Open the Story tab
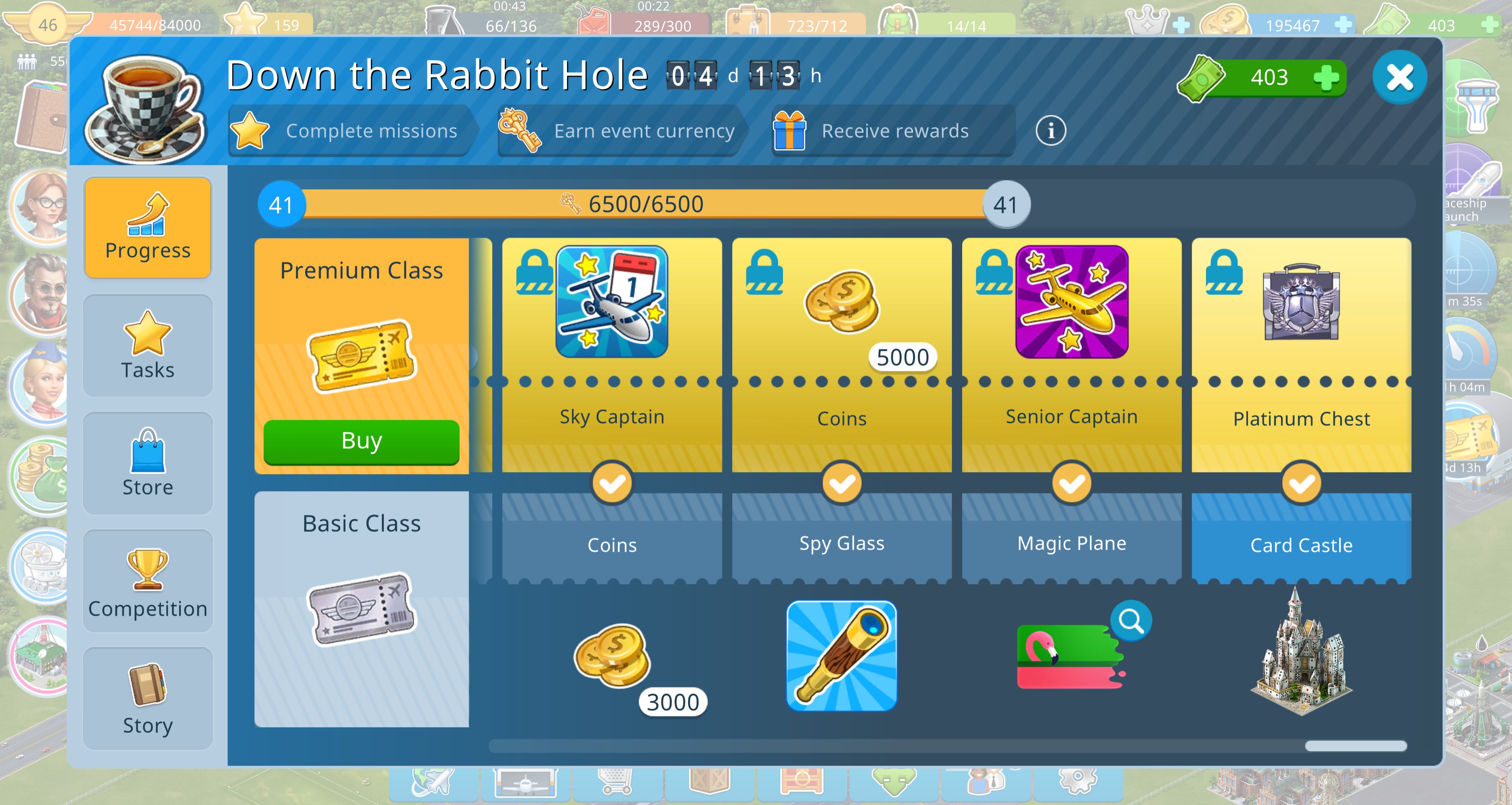This screenshot has width=1512, height=805. tap(148, 699)
